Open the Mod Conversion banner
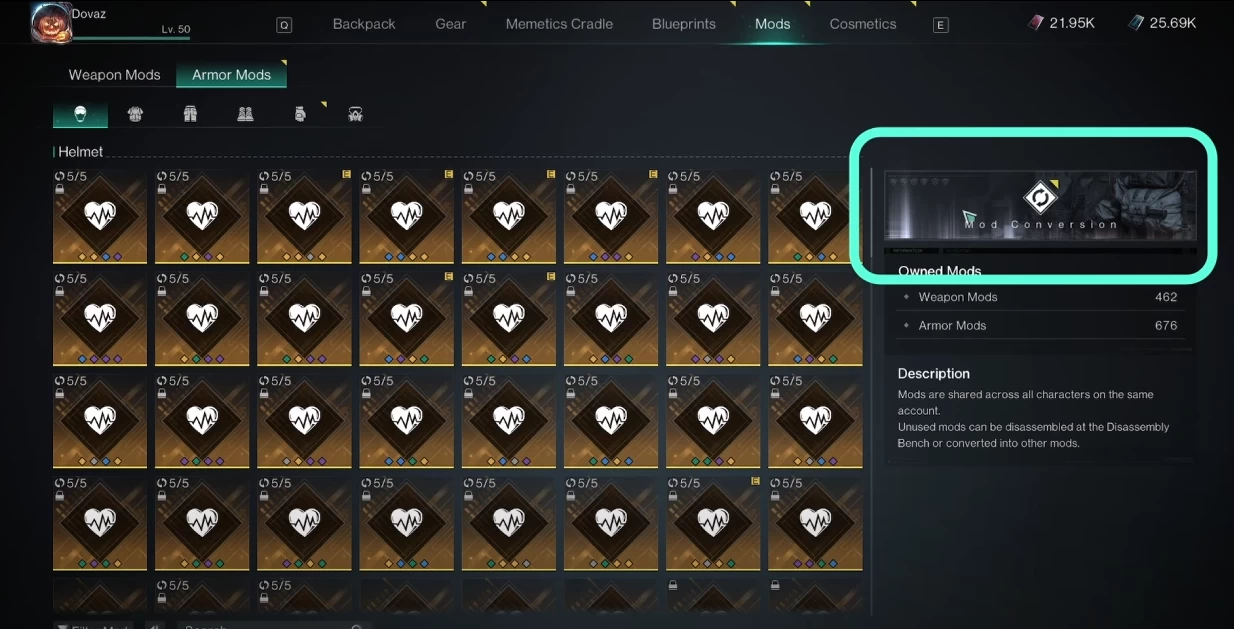1234x629 pixels. pyautogui.click(x=1039, y=205)
